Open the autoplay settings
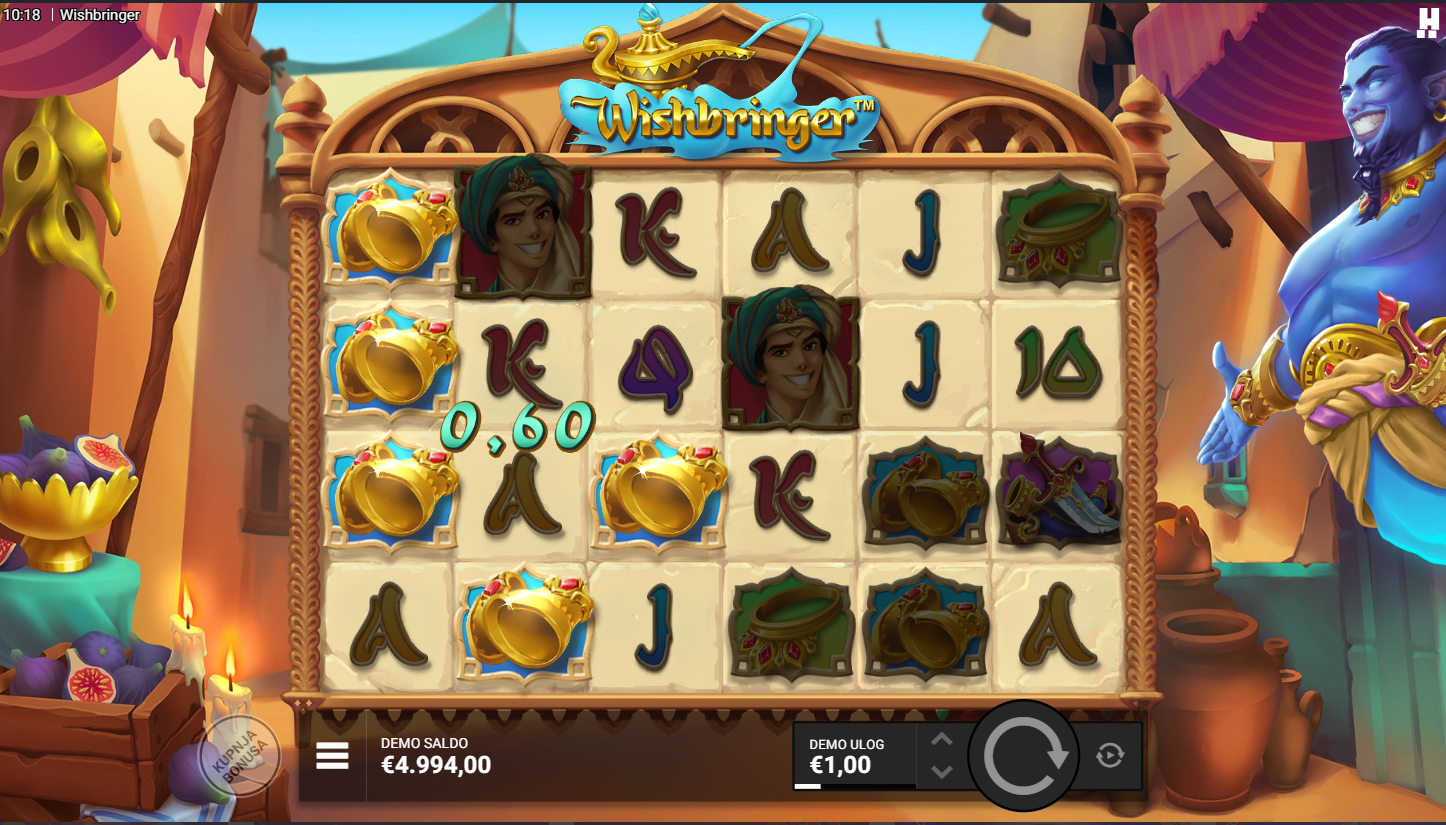The image size is (1446, 825). (1110, 756)
